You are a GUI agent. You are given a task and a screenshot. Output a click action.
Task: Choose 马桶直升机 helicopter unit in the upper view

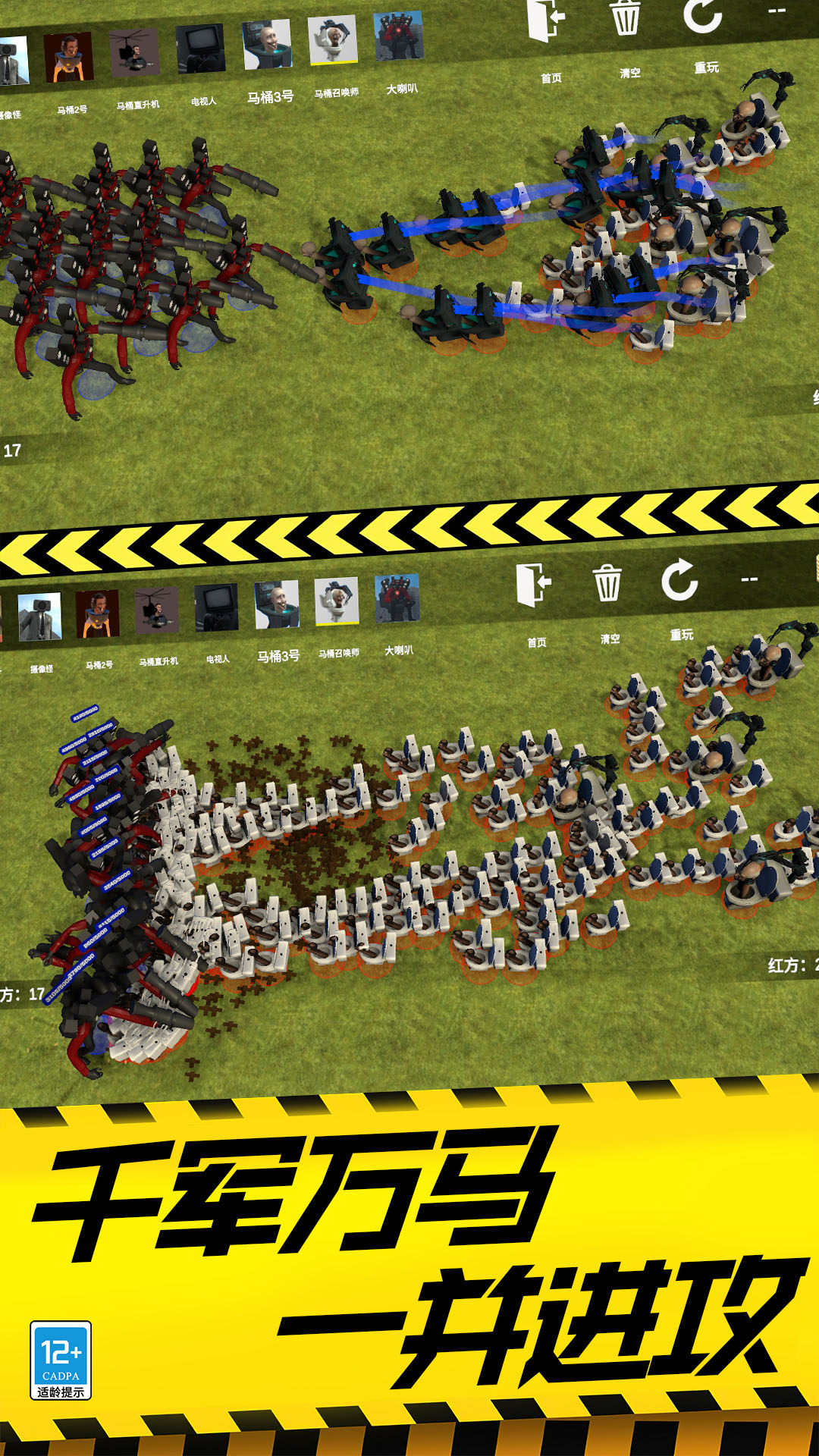134,54
